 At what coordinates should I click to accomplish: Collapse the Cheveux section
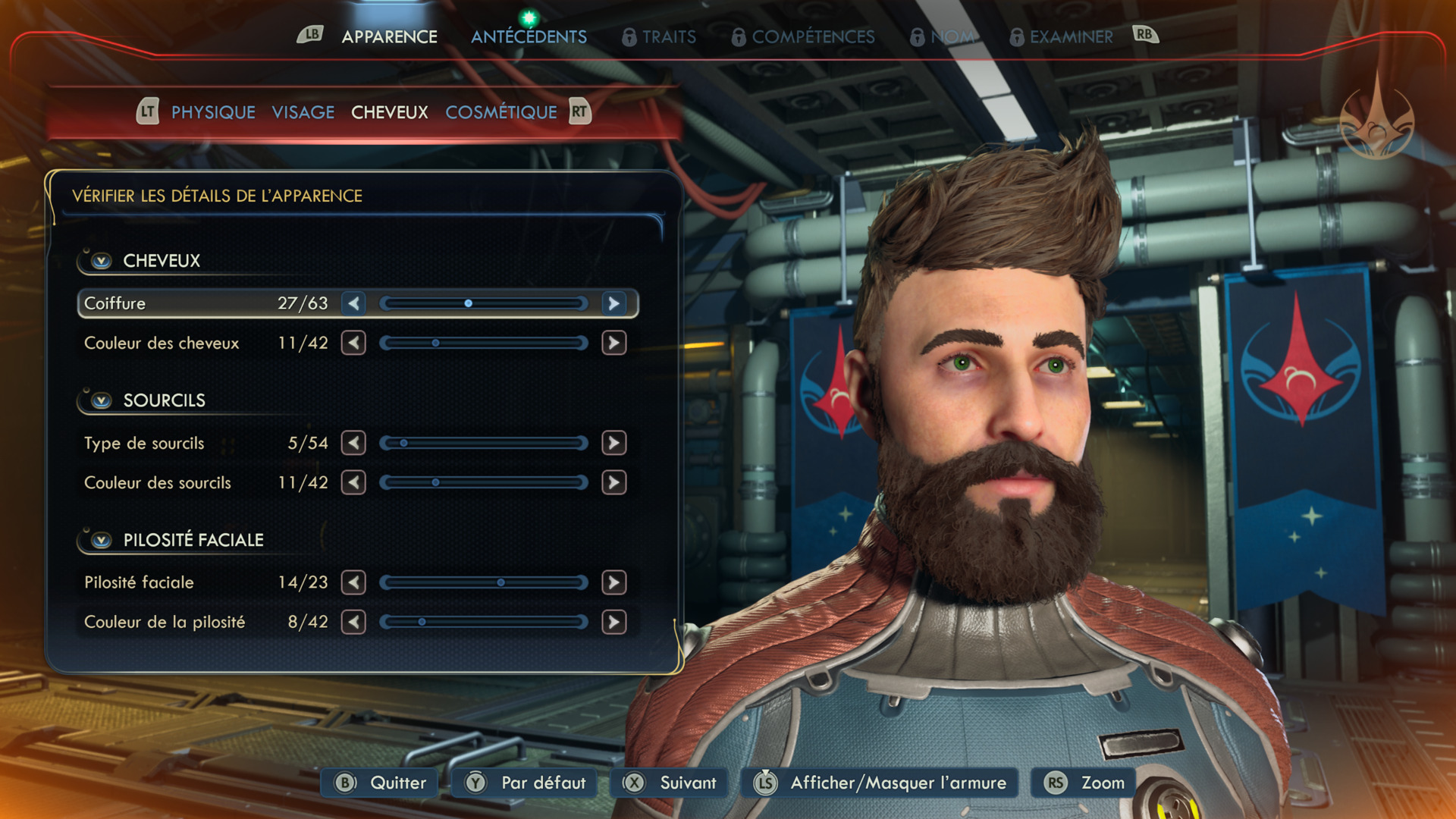102,261
